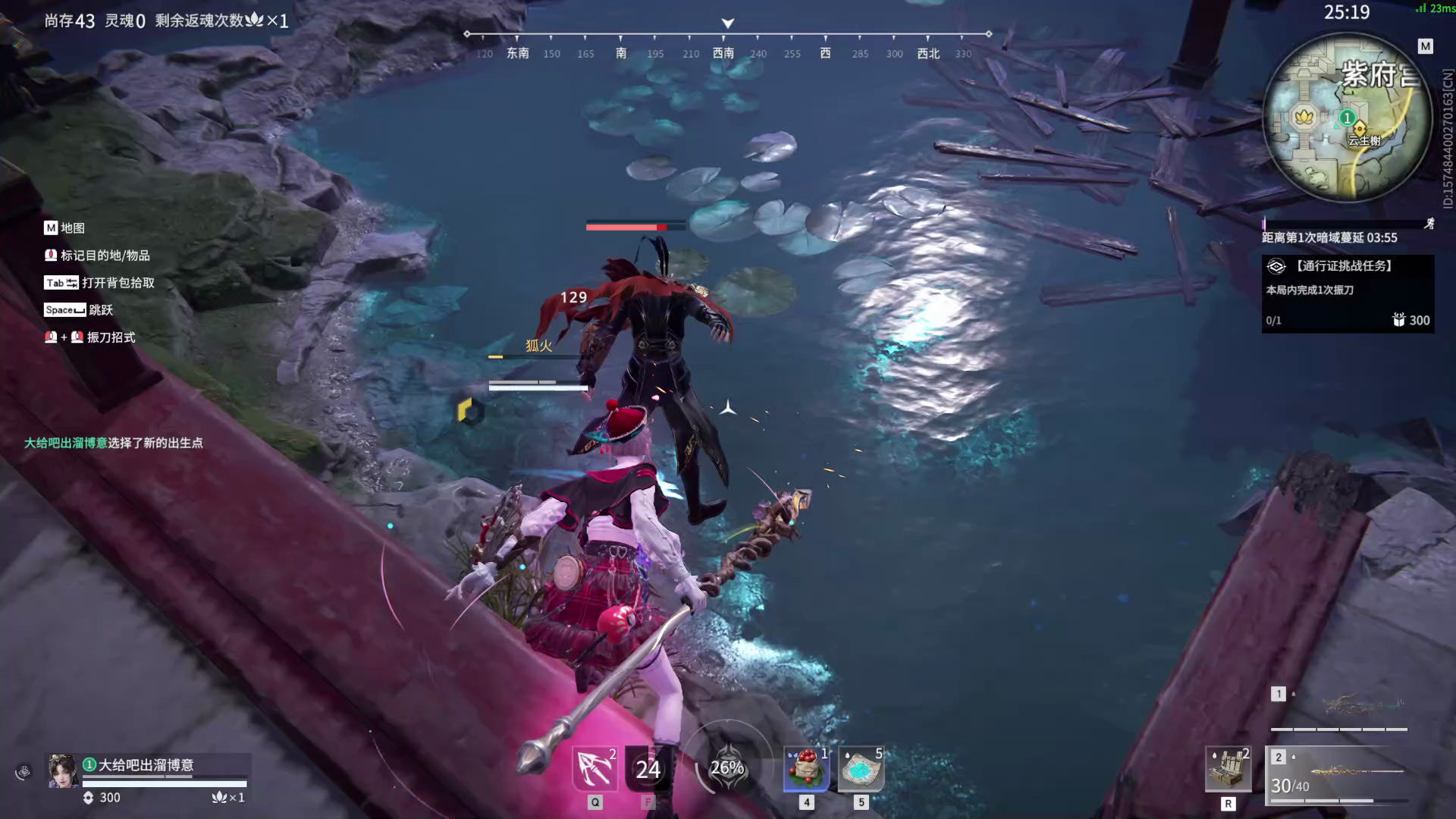Click the player portrait of 大给吧出溜博意
The height and width of the screenshot is (819, 1456).
tap(63, 770)
